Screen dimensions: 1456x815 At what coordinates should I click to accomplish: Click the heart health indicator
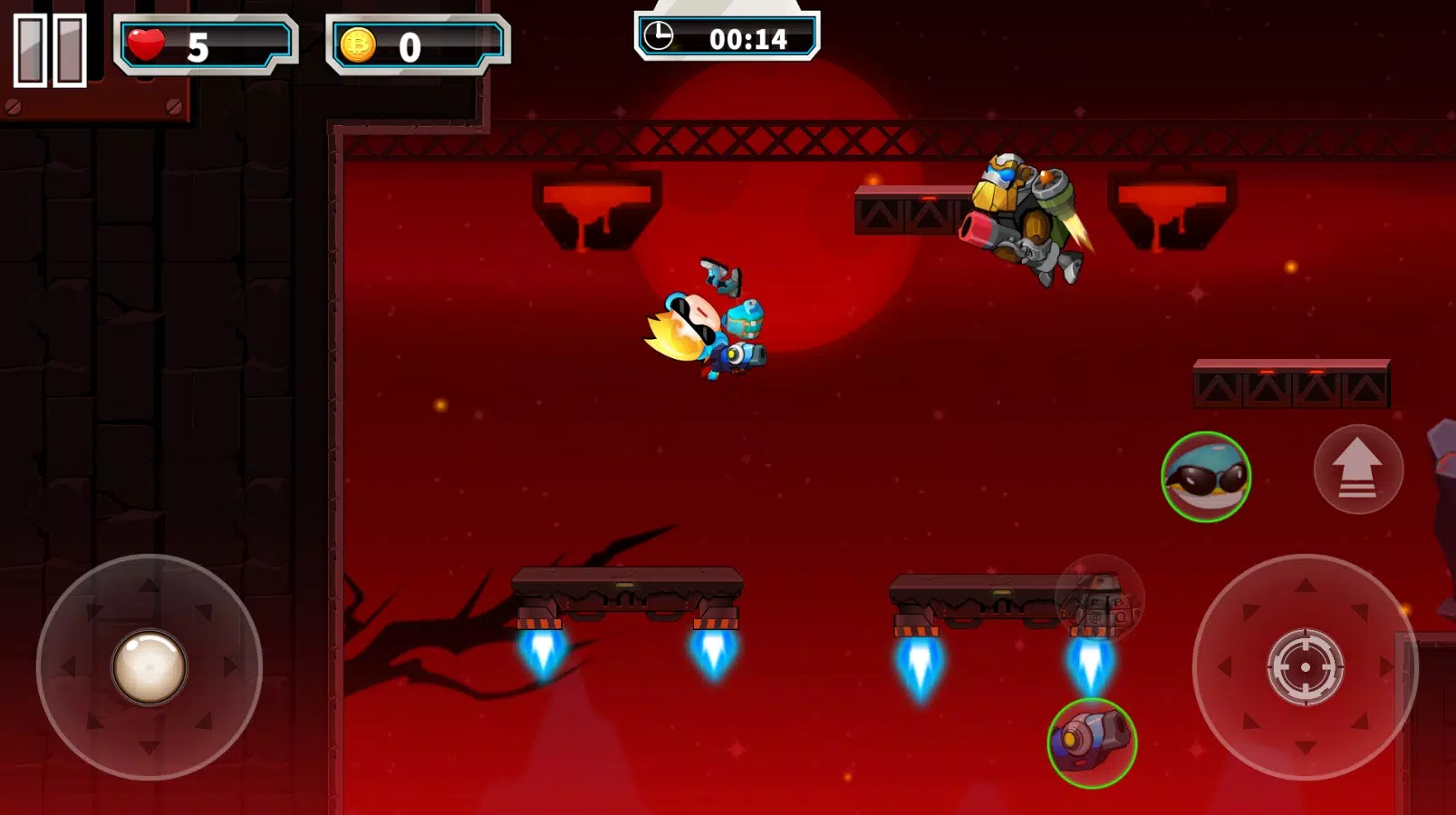click(145, 42)
